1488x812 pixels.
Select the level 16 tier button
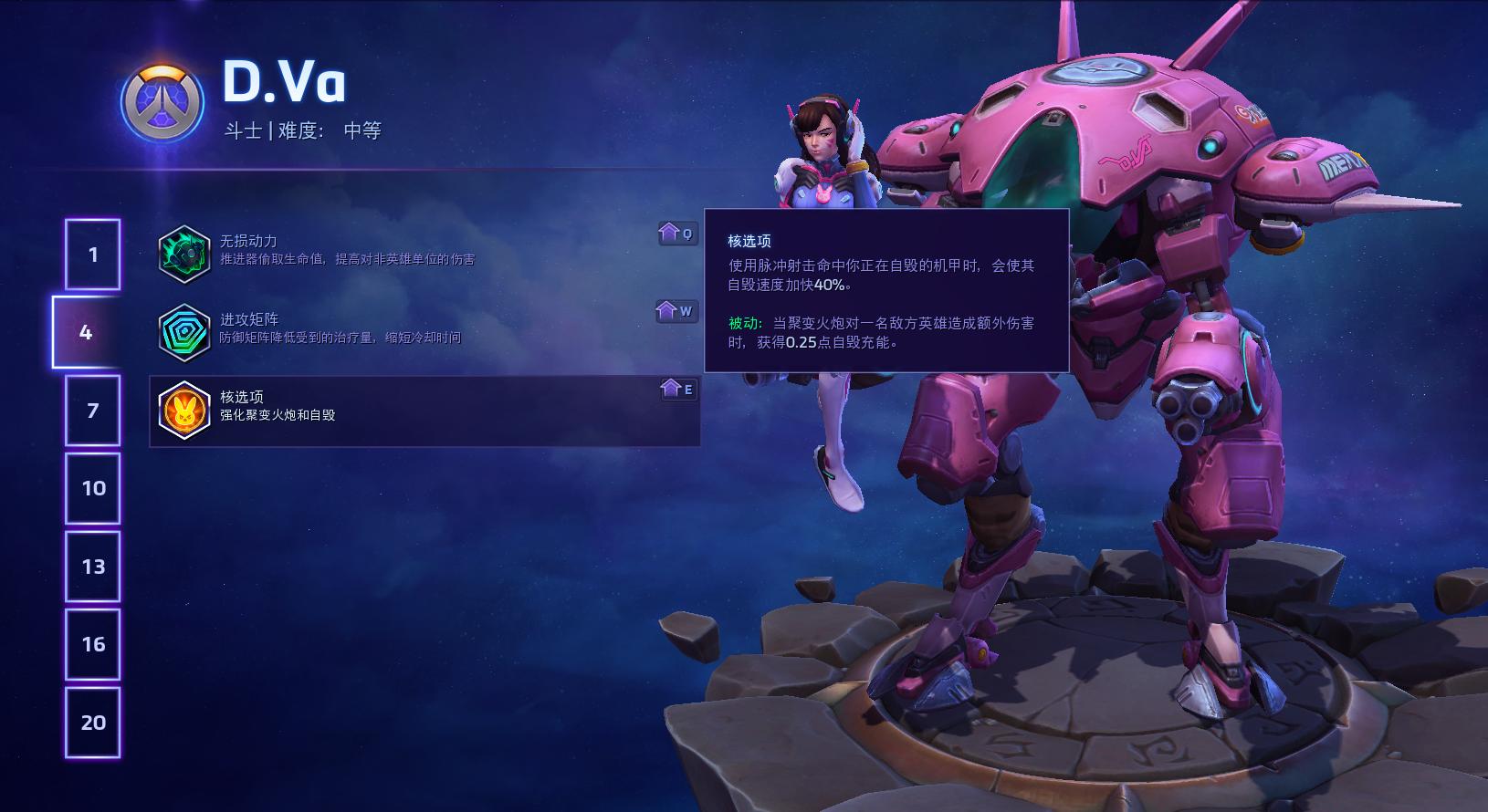click(x=92, y=644)
